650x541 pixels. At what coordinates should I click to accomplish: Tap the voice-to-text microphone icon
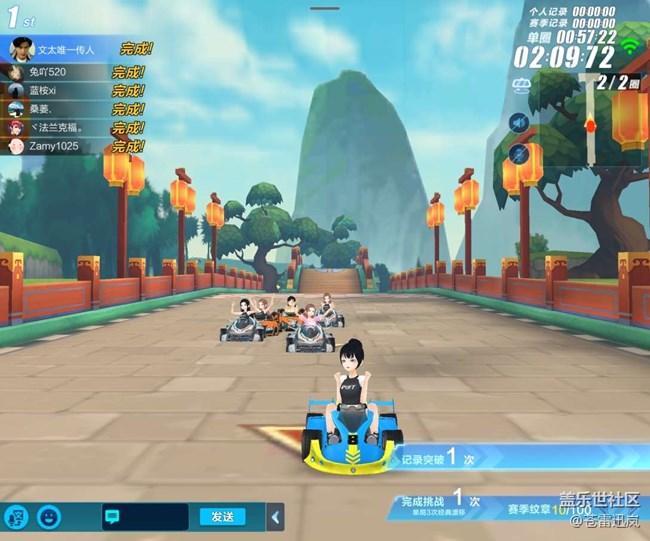tap(17, 517)
